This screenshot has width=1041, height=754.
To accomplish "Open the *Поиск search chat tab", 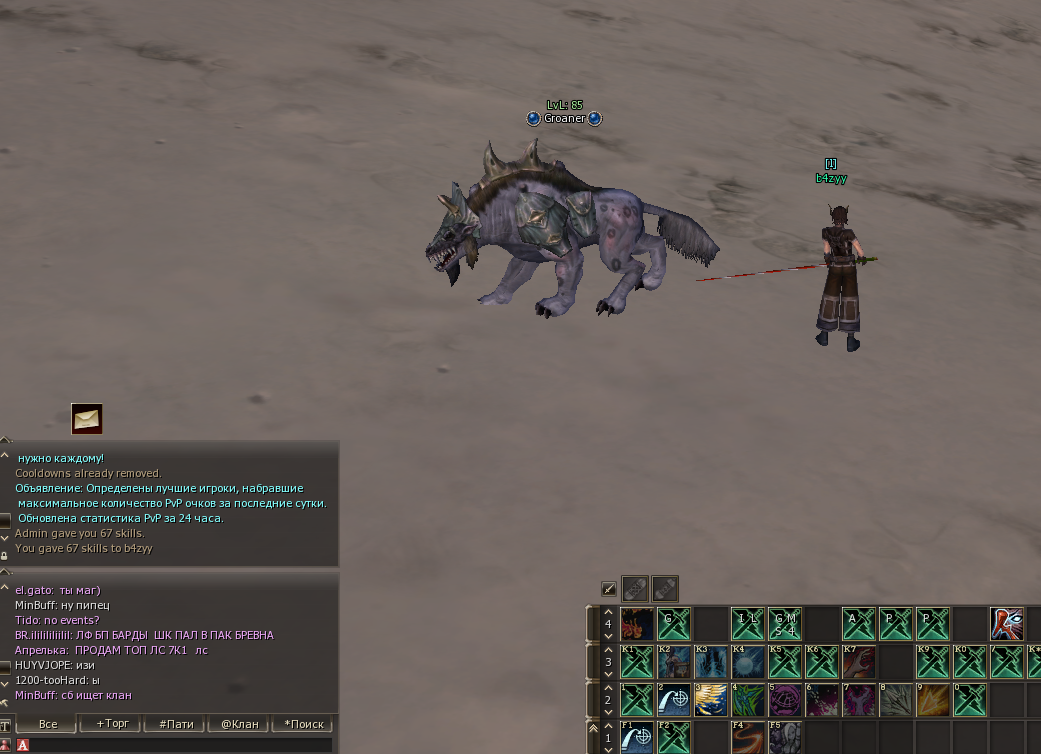I will (304, 724).
